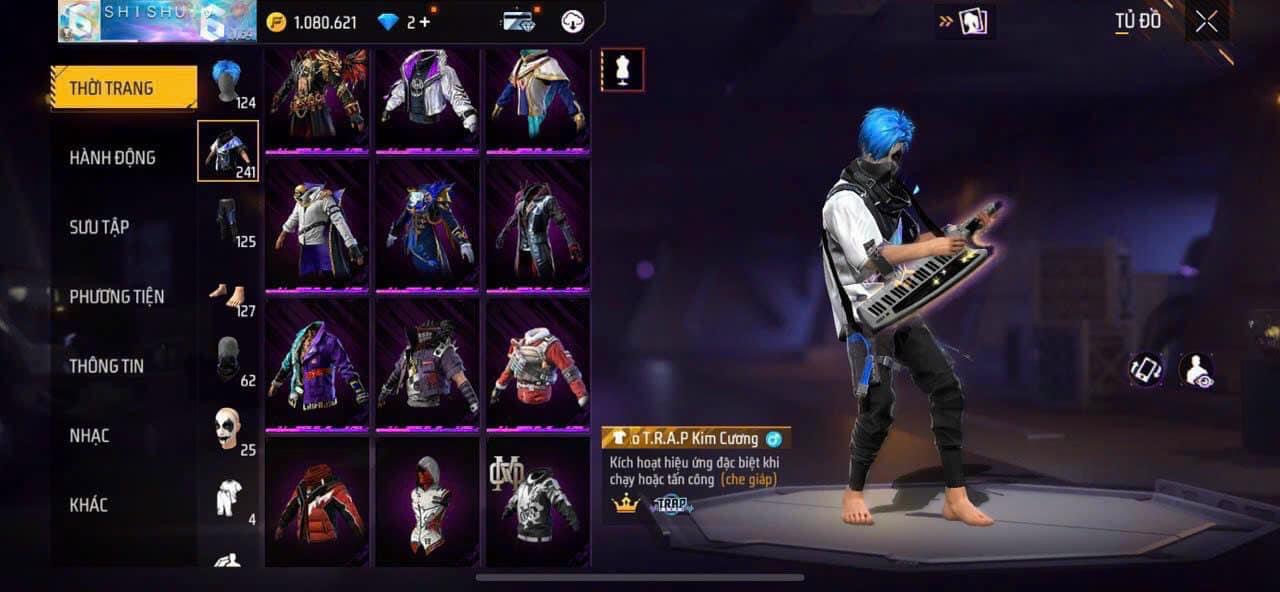
Task: Open the Nhạc tab
Action: pos(89,436)
